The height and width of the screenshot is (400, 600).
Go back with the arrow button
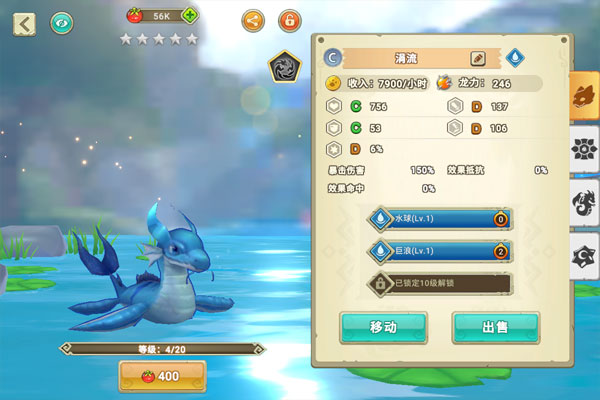pos(24,22)
